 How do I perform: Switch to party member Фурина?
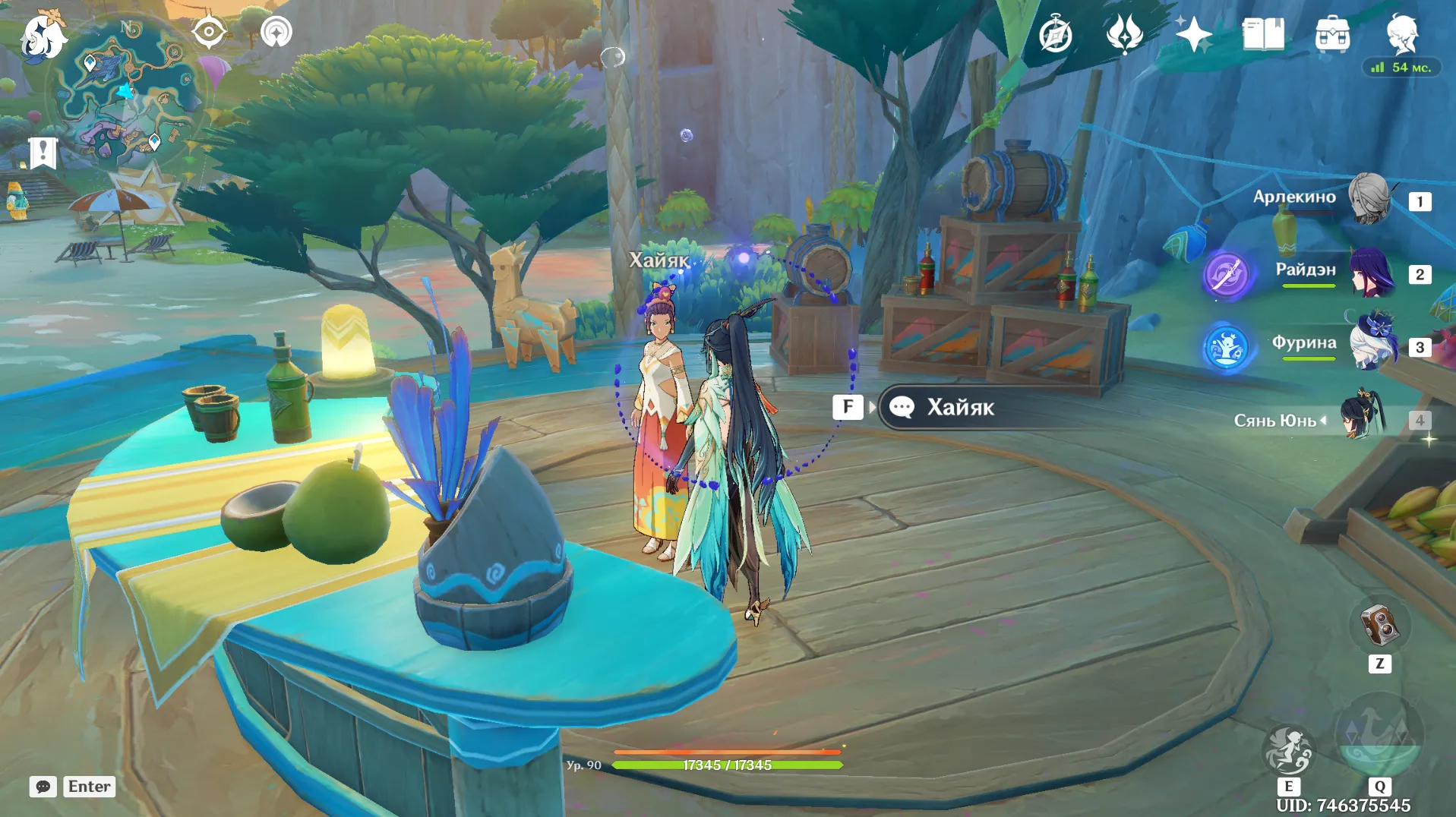pyautogui.click(x=1372, y=345)
